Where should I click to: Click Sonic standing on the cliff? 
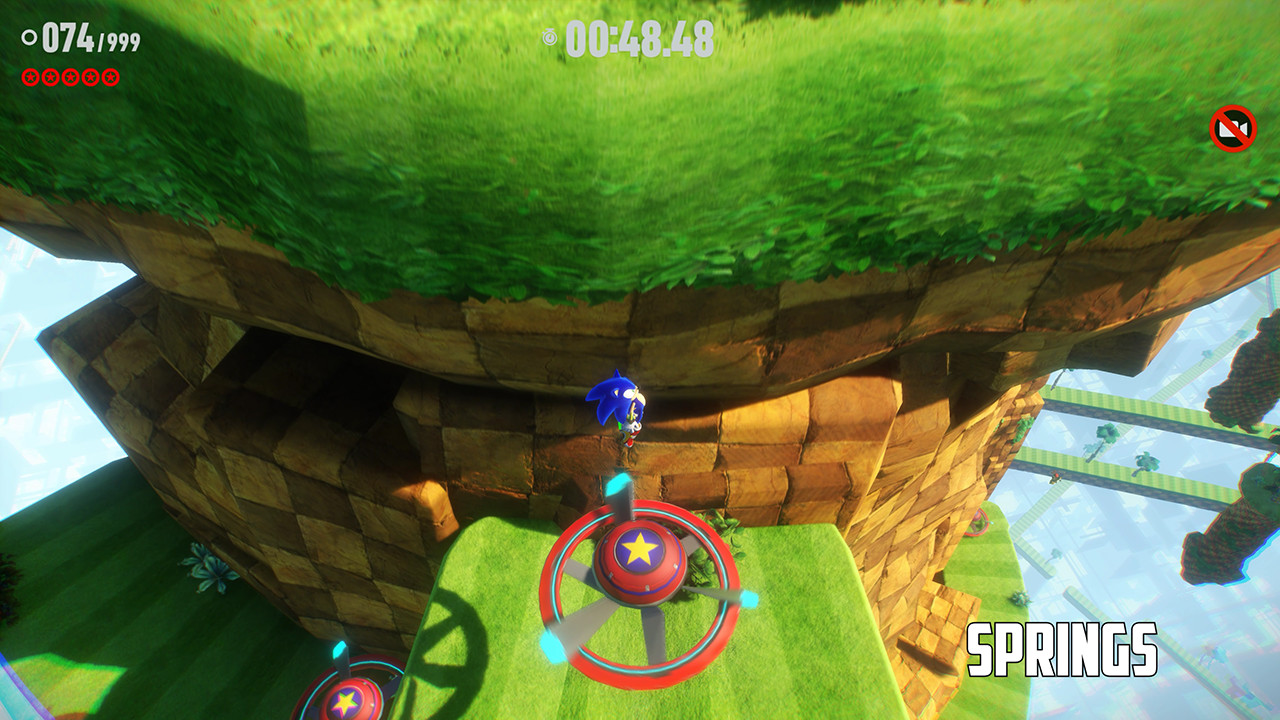click(x=623, y=410)
